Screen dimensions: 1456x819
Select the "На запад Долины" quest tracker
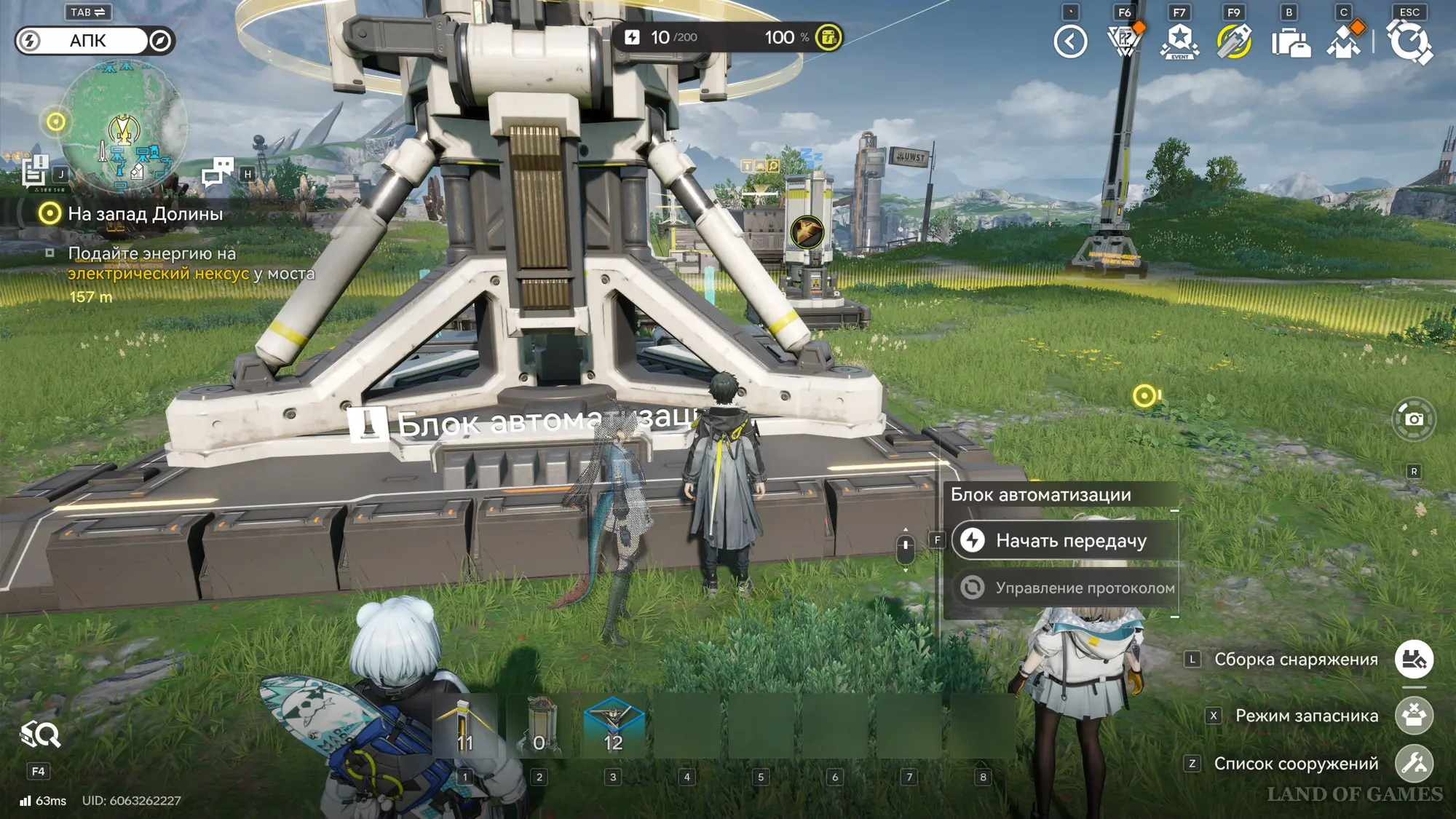145,214
